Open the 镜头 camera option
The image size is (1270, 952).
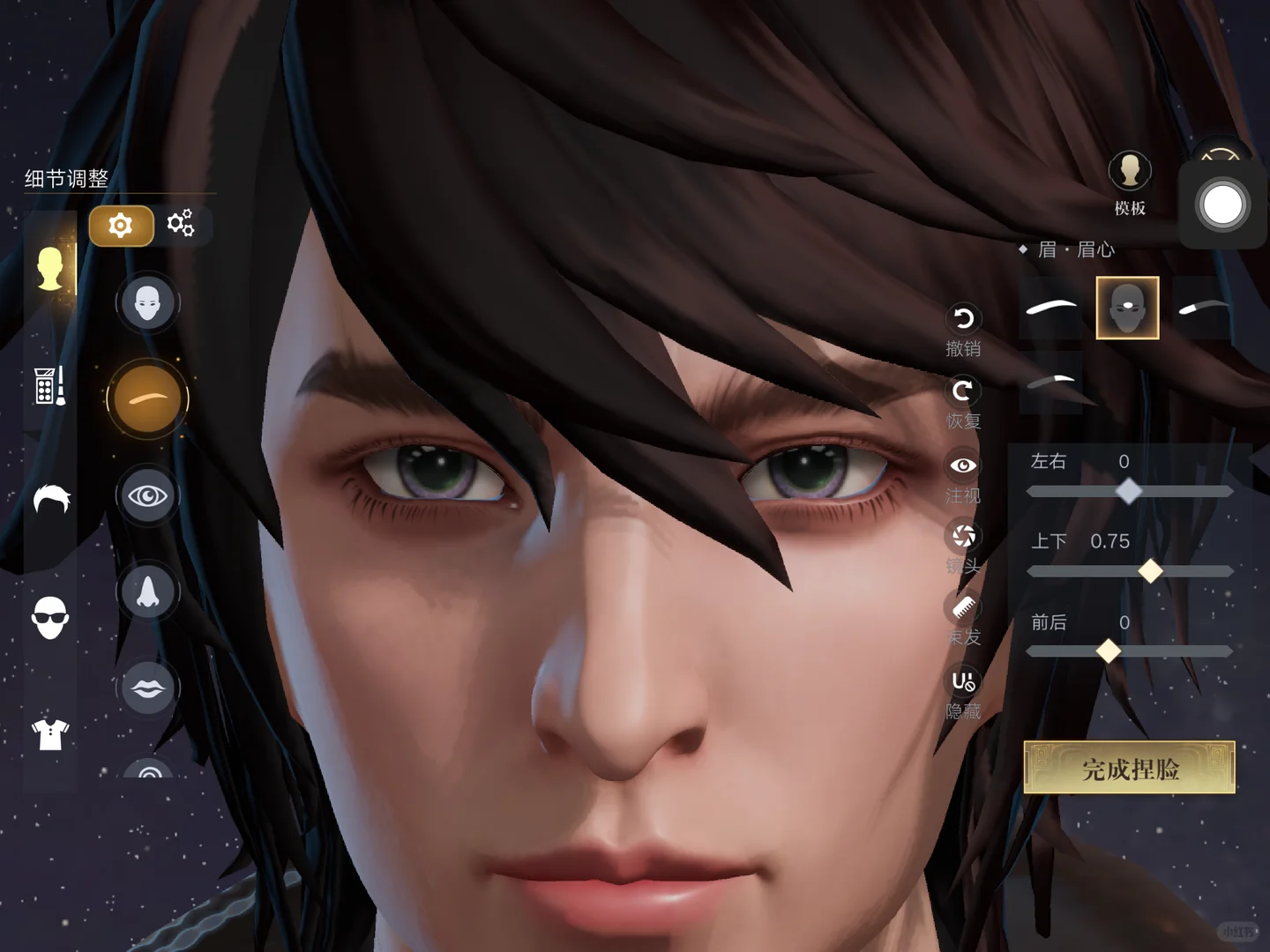963,536
